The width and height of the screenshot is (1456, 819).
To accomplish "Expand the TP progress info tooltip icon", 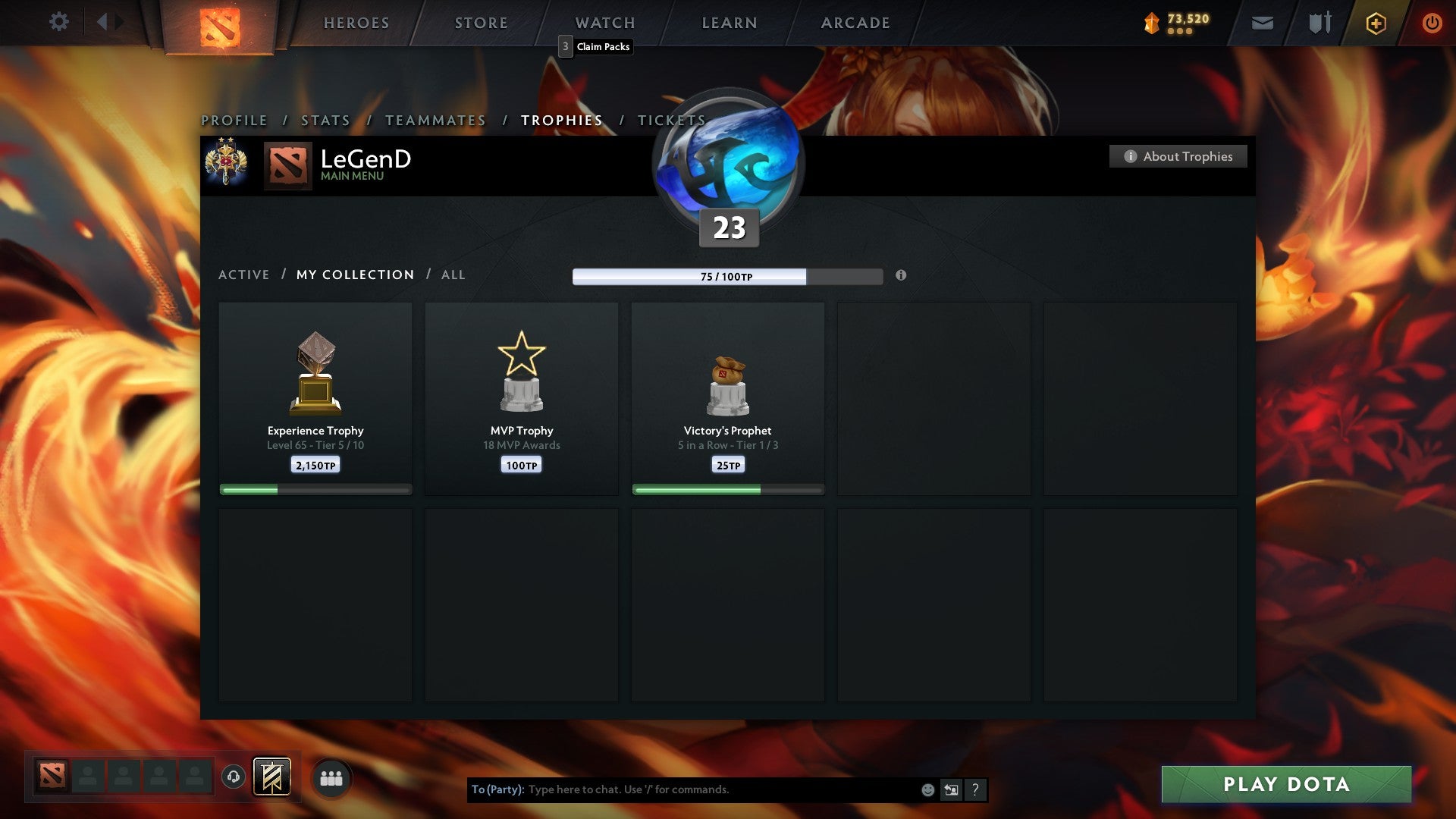I will pos(901,277).
